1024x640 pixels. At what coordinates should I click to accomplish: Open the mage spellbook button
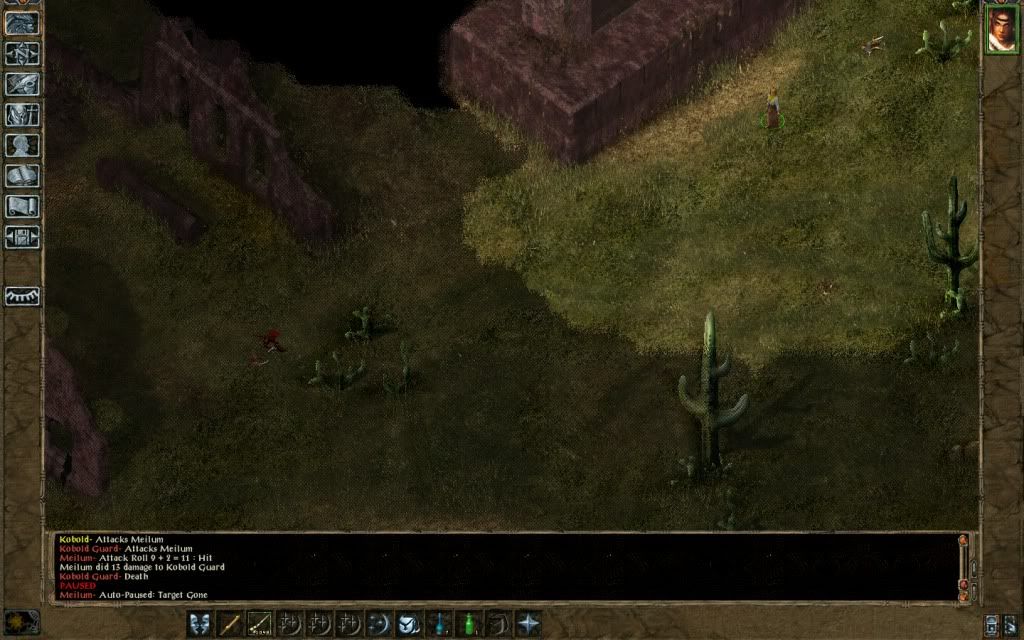21,177
